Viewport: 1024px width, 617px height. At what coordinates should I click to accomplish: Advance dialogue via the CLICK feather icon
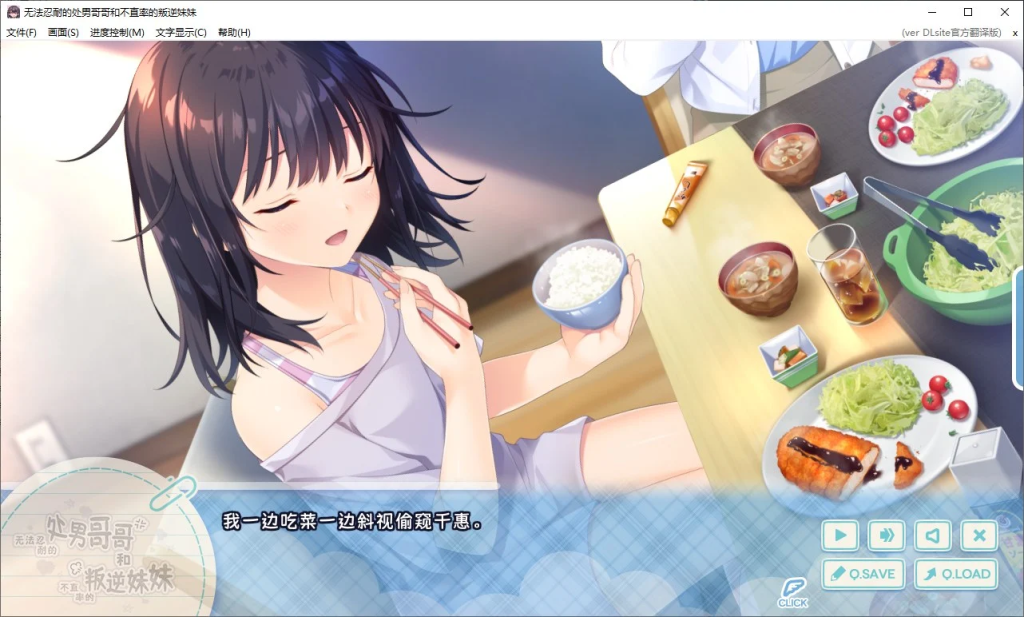[x=793, y=592]
